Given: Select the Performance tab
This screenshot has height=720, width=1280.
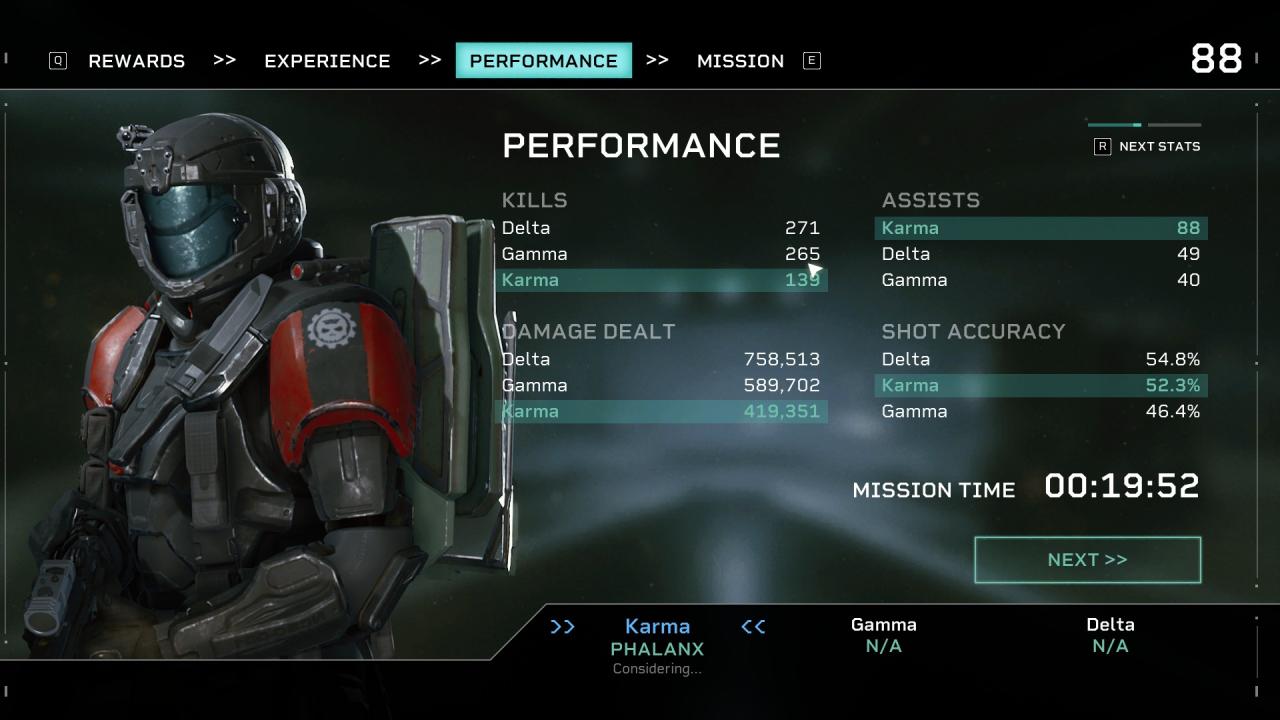Looking at the screenshot, I should point(543,61).
